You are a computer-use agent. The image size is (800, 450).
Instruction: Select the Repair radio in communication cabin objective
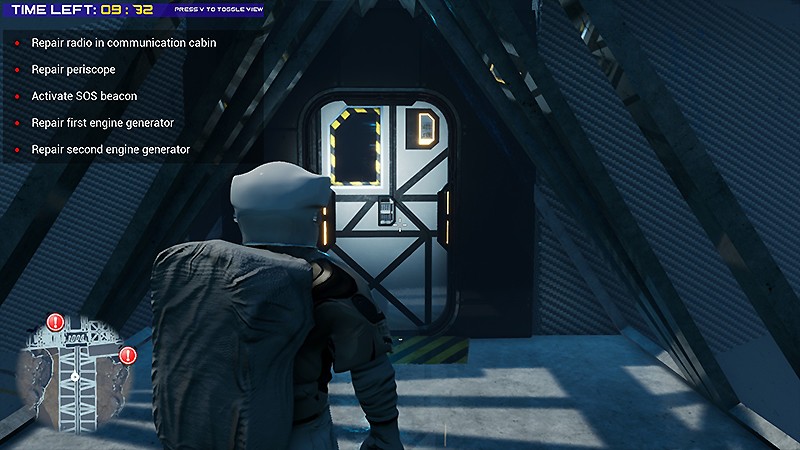[x=124, y=44]
